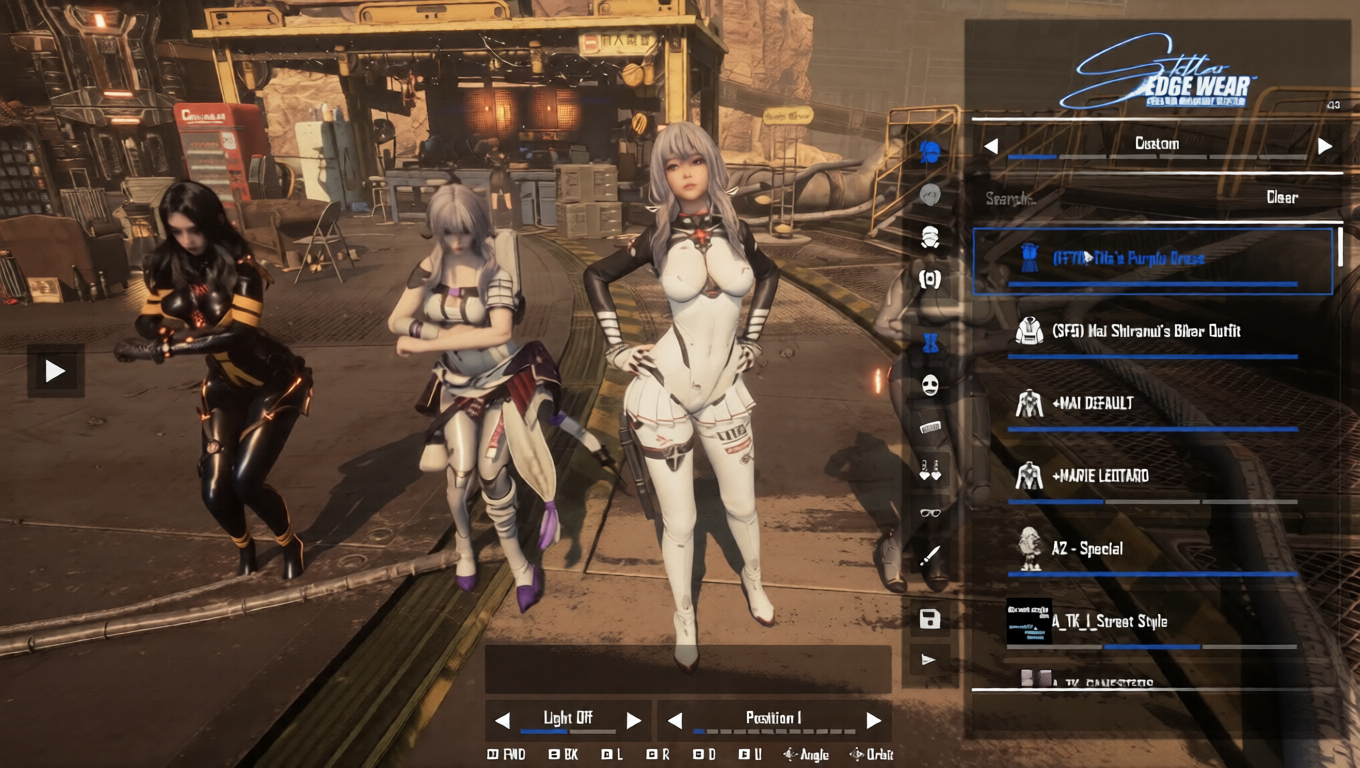Pick the A2 - Special outfit
Screen dimensions: 1360x768
(x=1087, y=549)
